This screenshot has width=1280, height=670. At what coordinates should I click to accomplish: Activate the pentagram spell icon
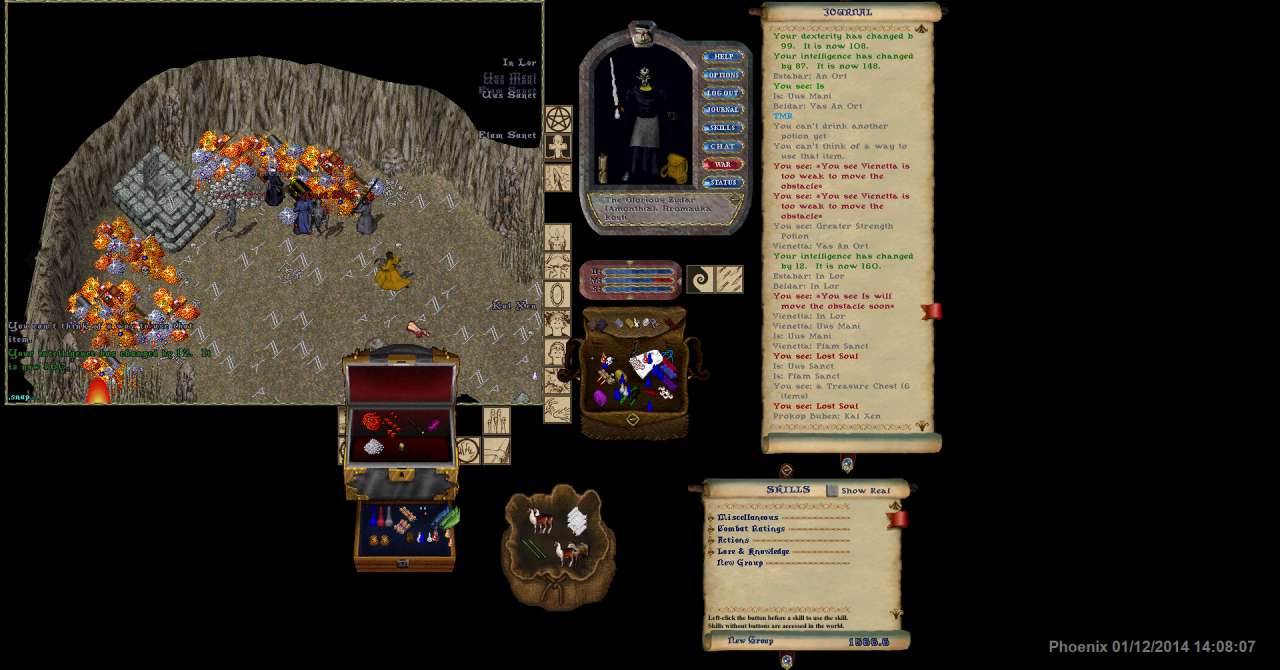[558, 119]
